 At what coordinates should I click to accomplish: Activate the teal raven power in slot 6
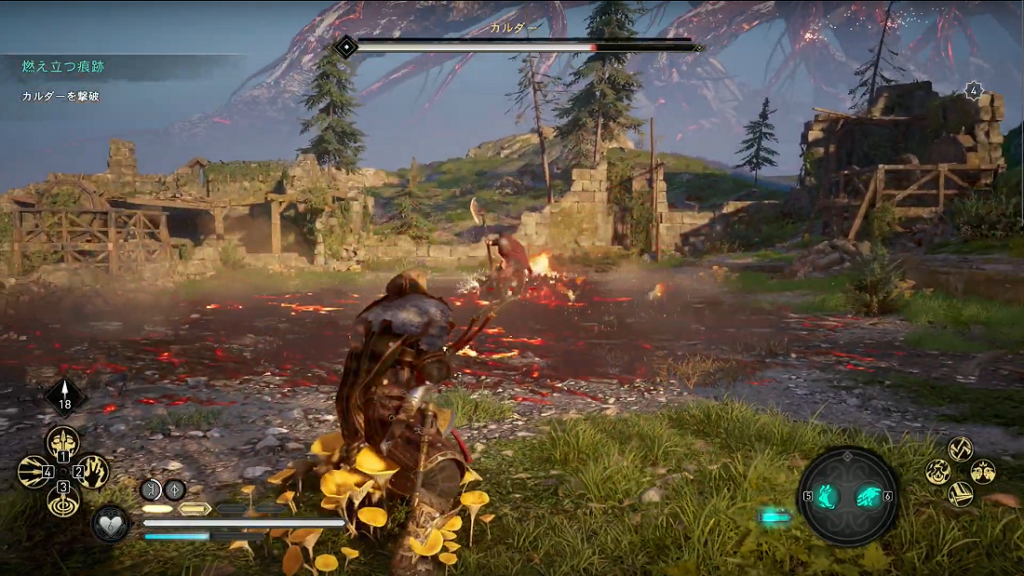pos(867,495)
